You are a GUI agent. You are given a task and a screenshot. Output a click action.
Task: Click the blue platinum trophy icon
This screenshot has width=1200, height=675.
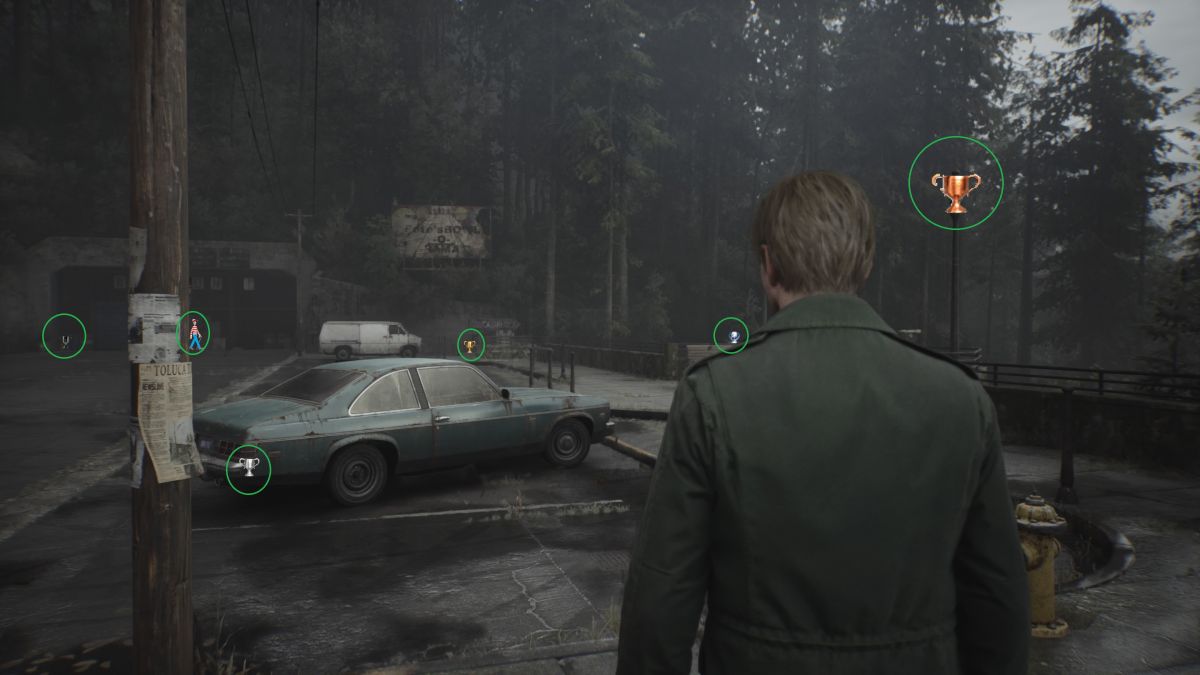click(x=733, y=336)
